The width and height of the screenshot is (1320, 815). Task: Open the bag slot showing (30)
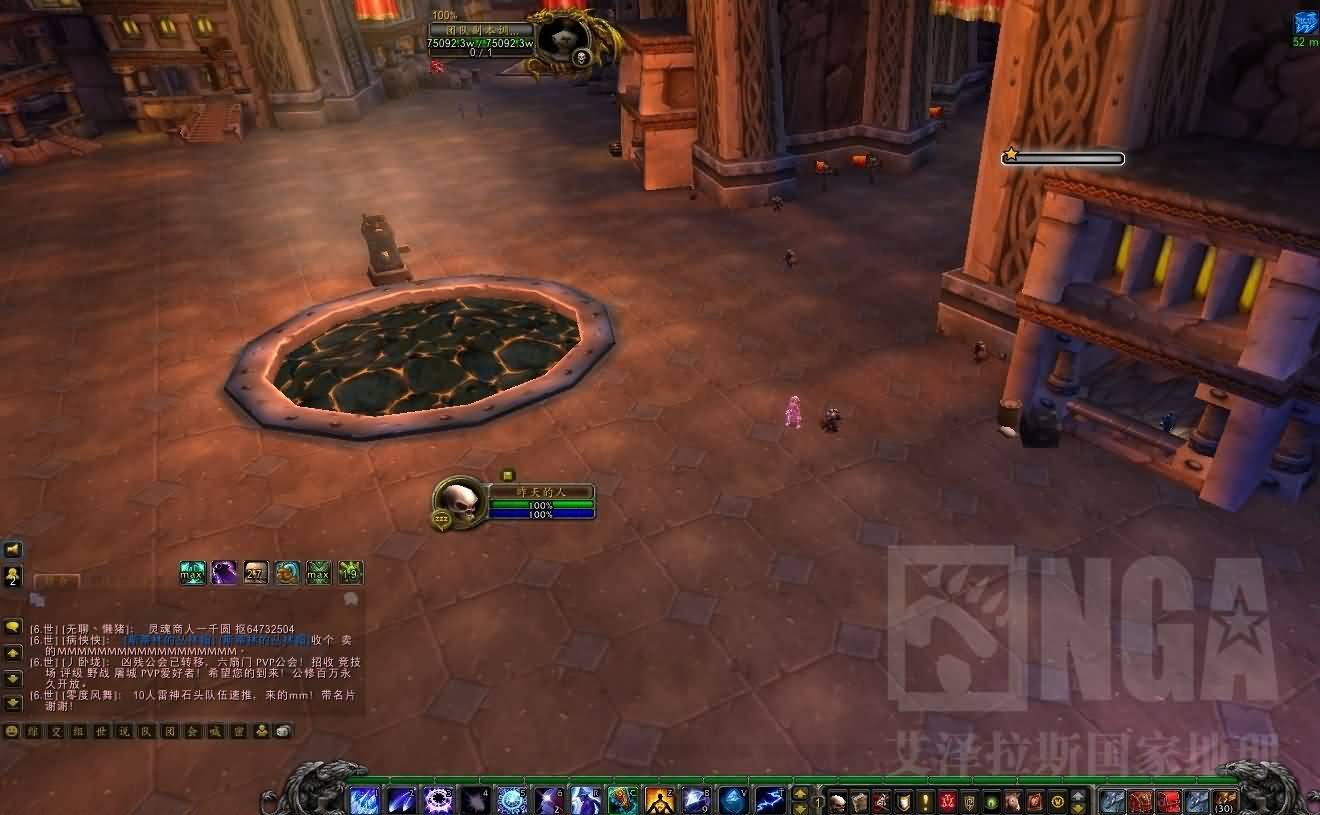(x=1225, y=801)
